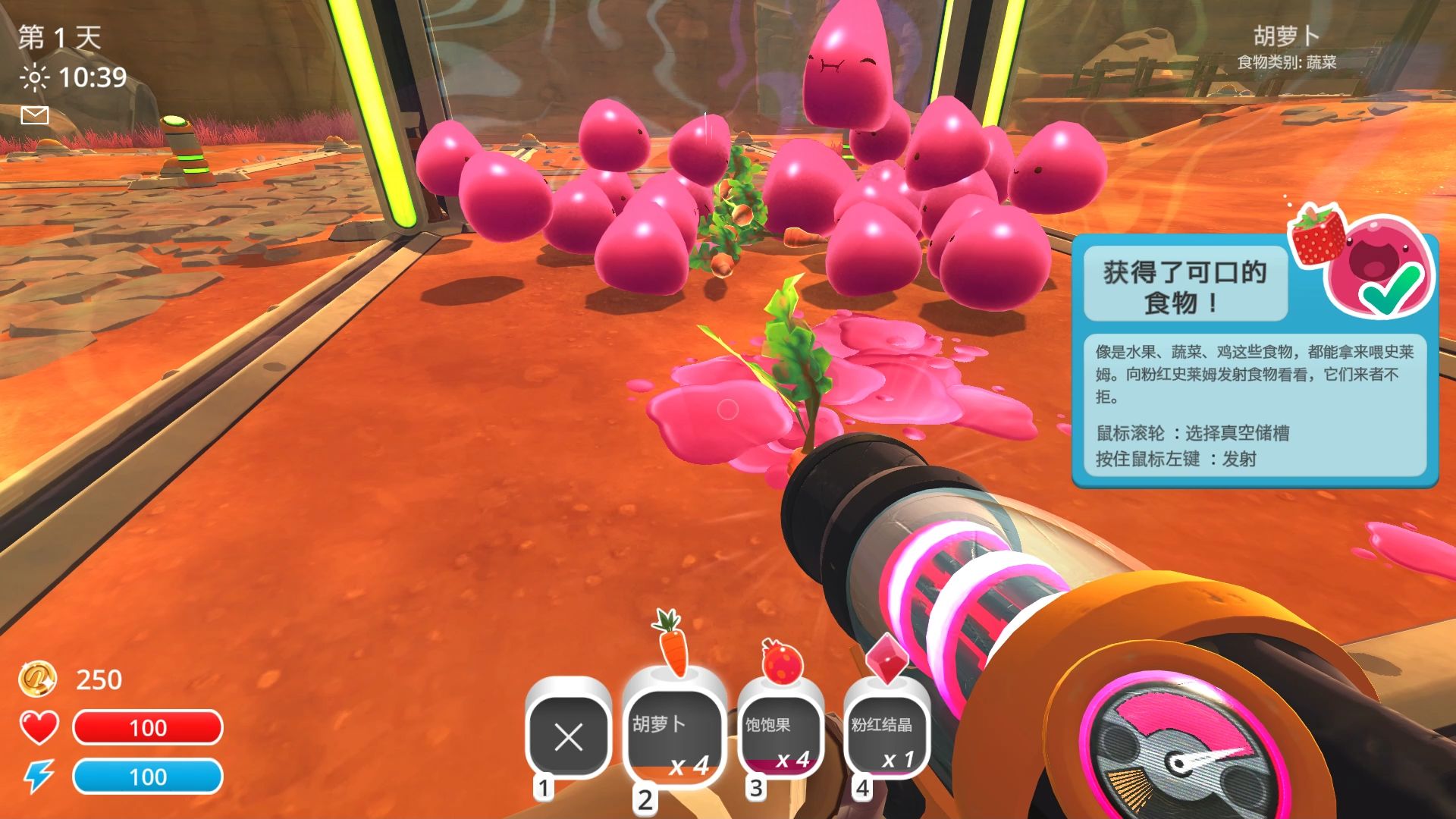Choose the carrot (胡萝卜) vacuum slot
Image resolution: width=1456 pixels, height=819 pixels.
coord(673,739)
